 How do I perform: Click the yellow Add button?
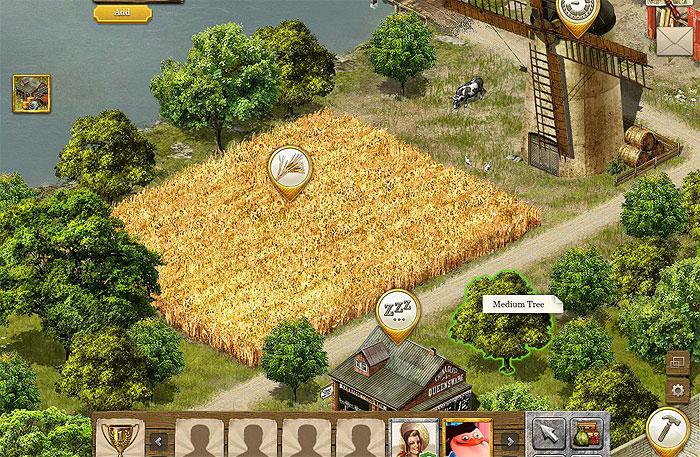tap(122, 12)
